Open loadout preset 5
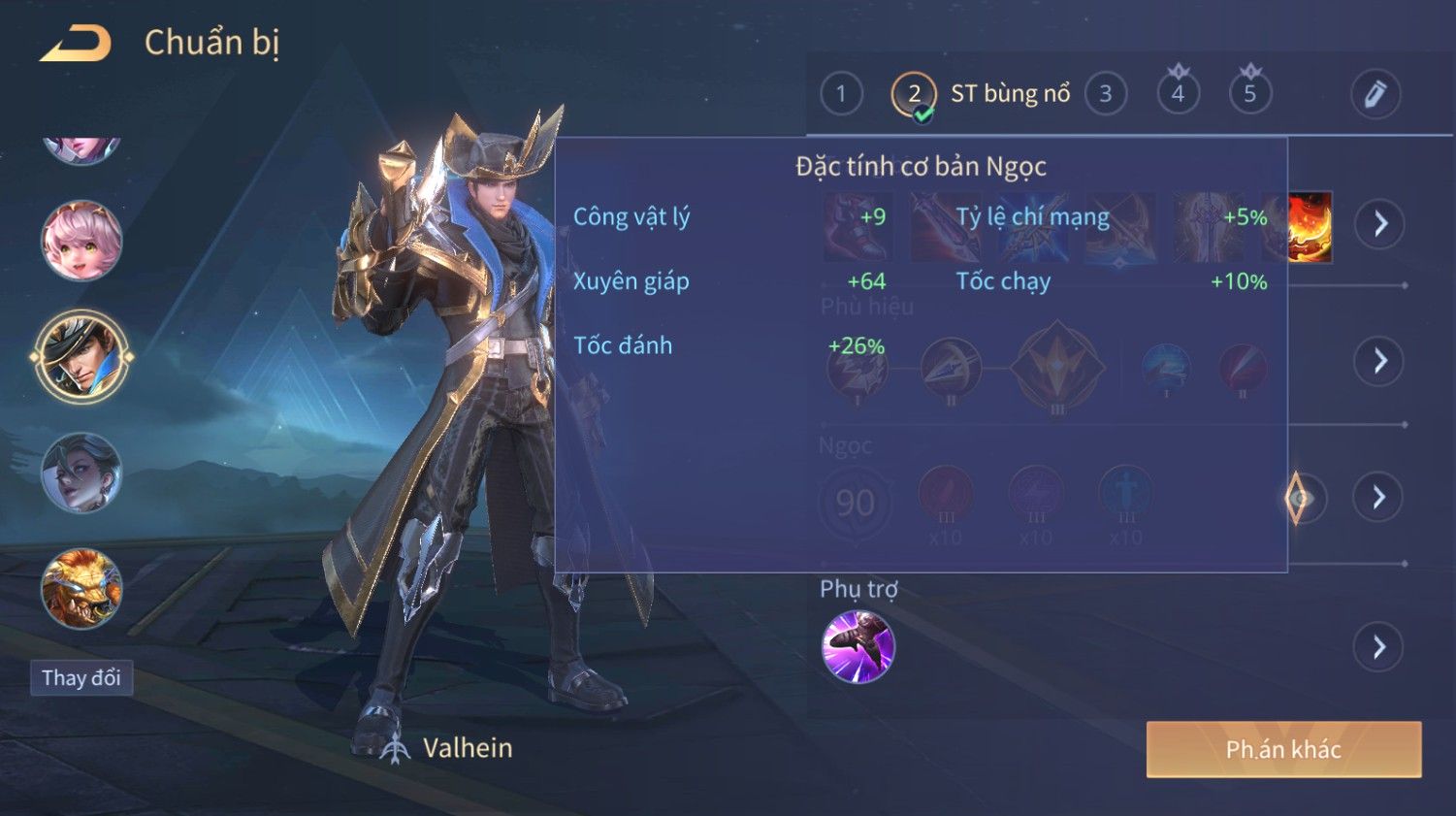This screenshot has width=1456, height=816. click(1249, 94)
